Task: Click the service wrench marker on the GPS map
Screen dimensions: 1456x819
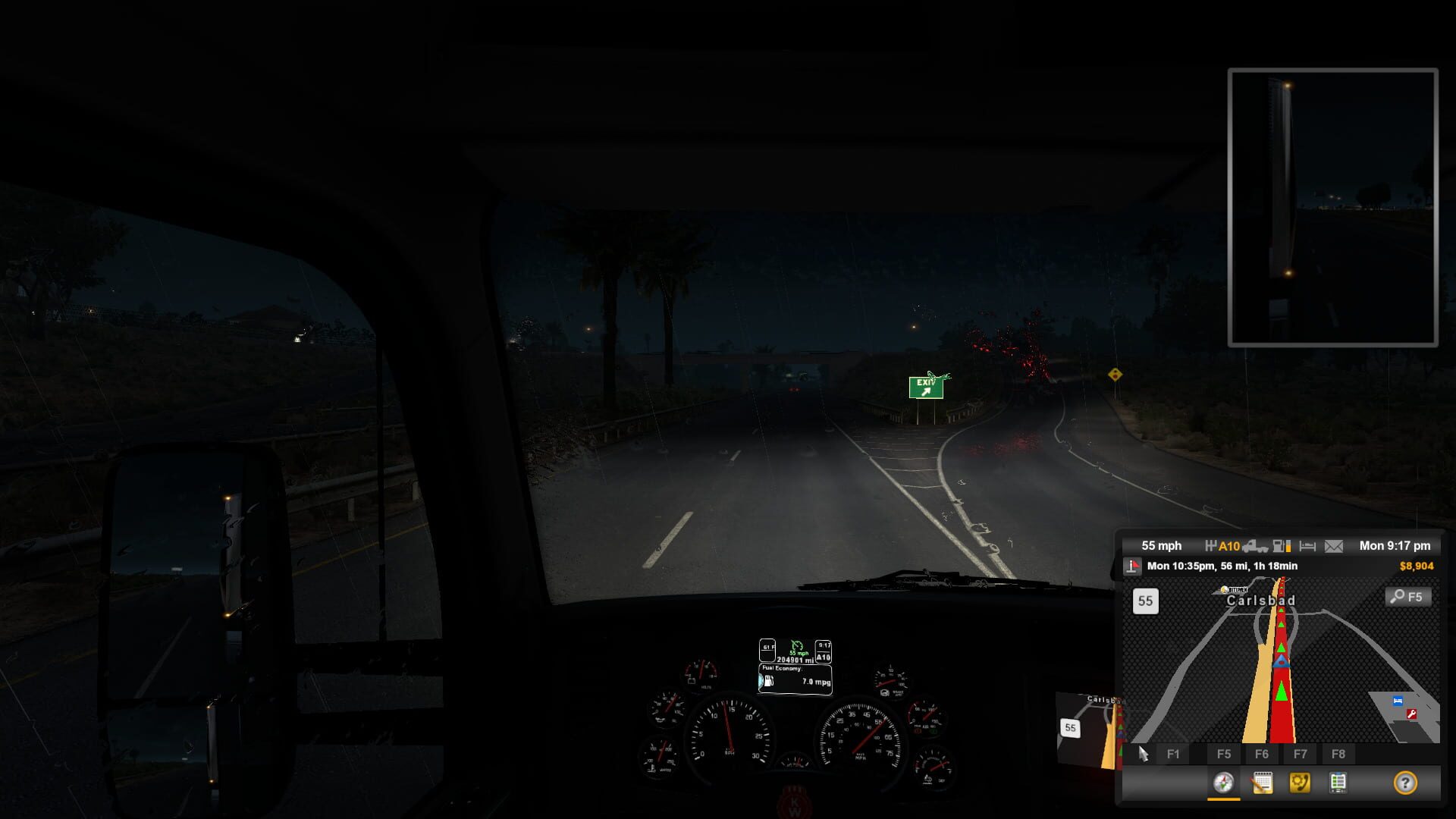Action: pyautogui.click(x=1411, y=714)
